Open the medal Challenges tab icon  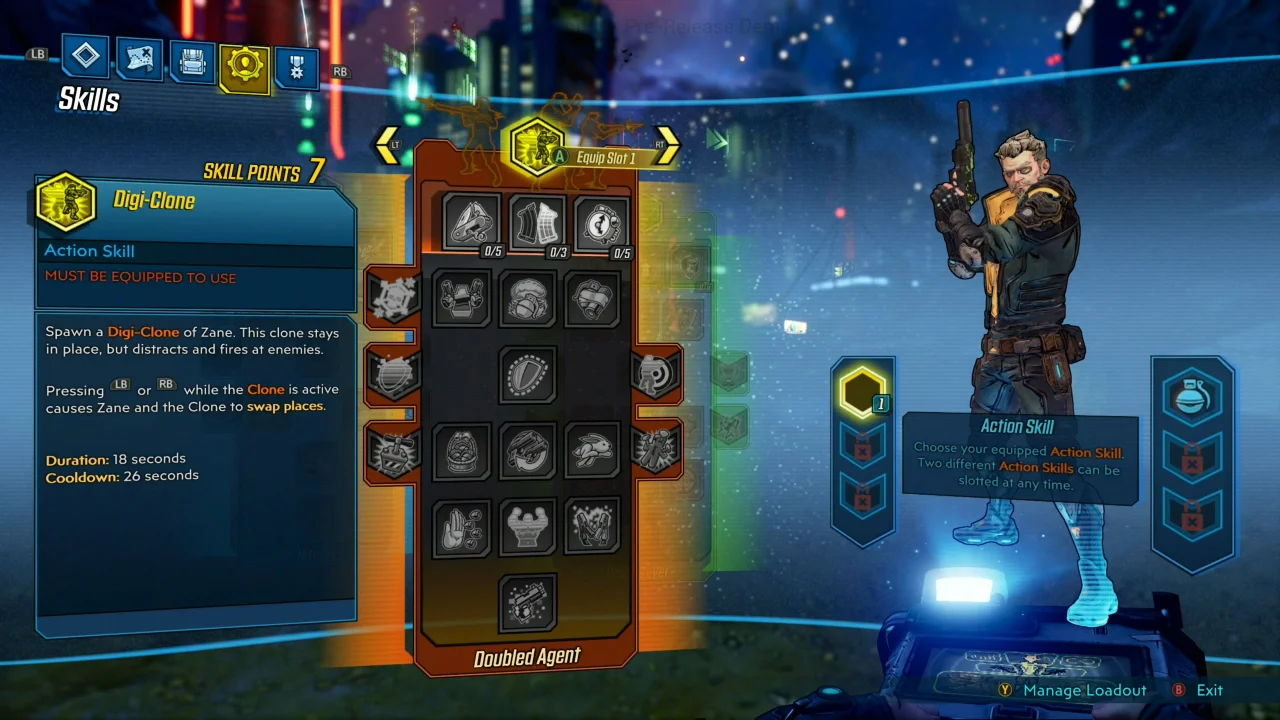(297, 63)
